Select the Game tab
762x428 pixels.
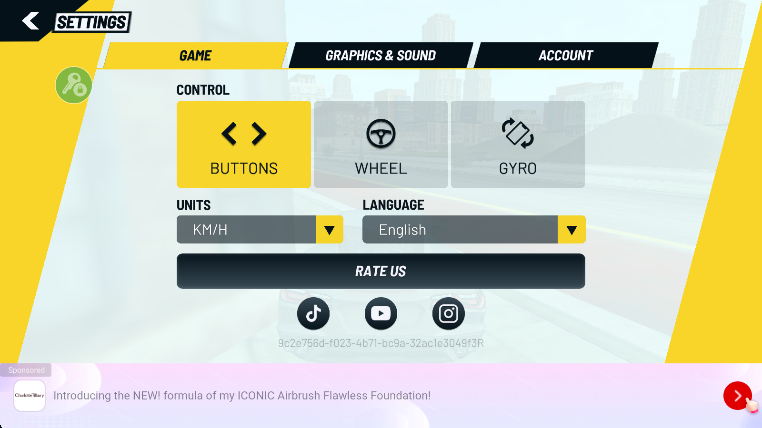195,56
